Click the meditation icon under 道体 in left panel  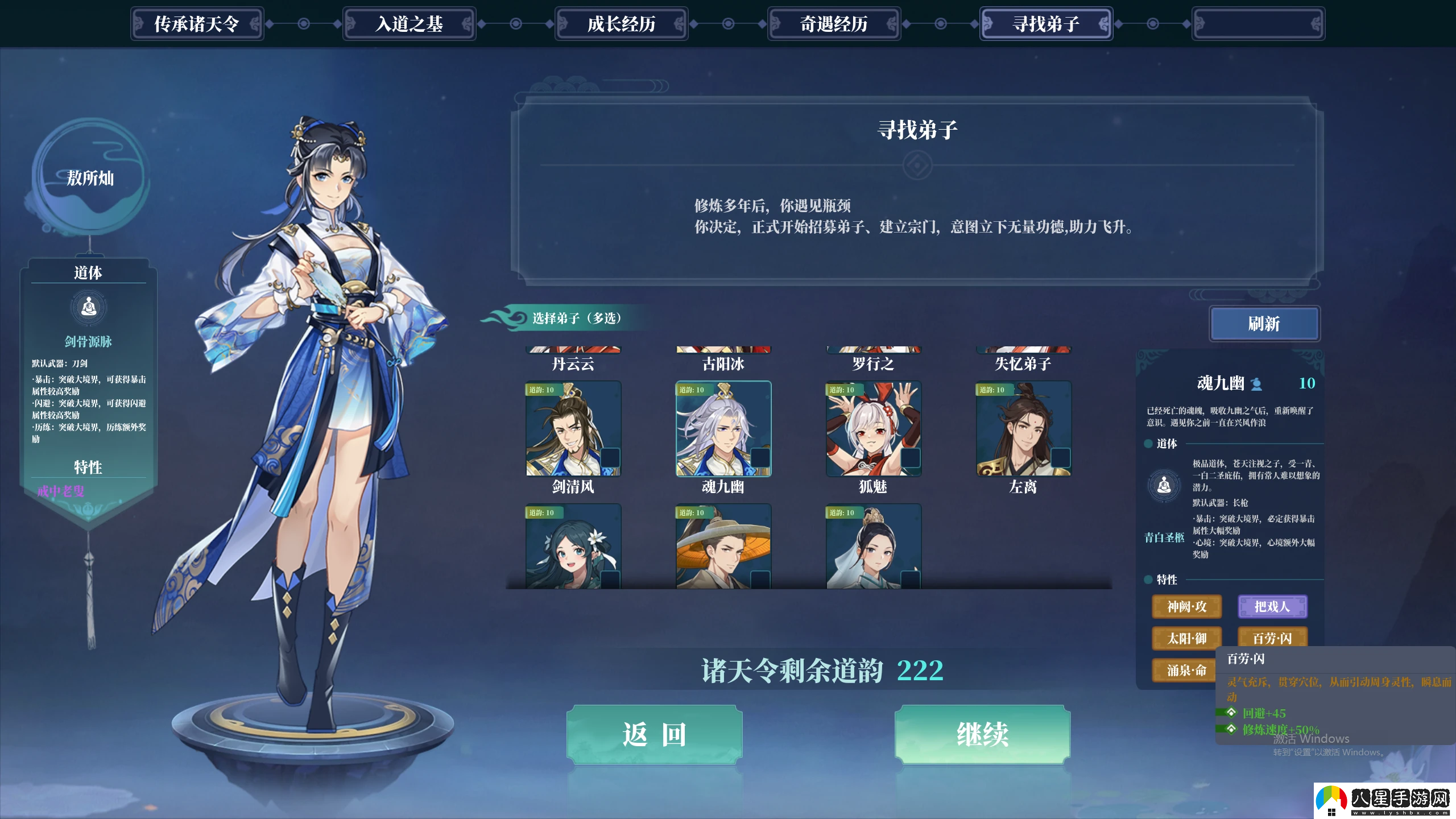pos(88,307)
